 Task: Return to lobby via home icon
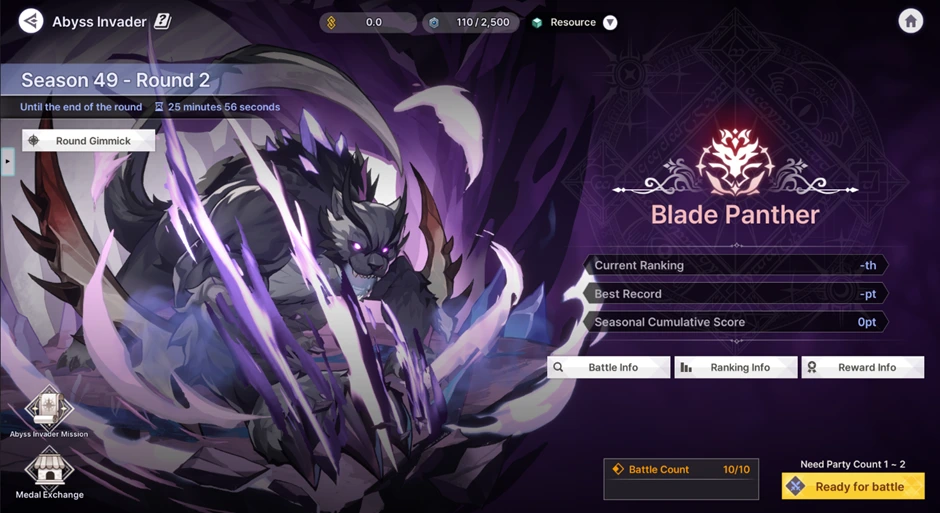point(910,21)
